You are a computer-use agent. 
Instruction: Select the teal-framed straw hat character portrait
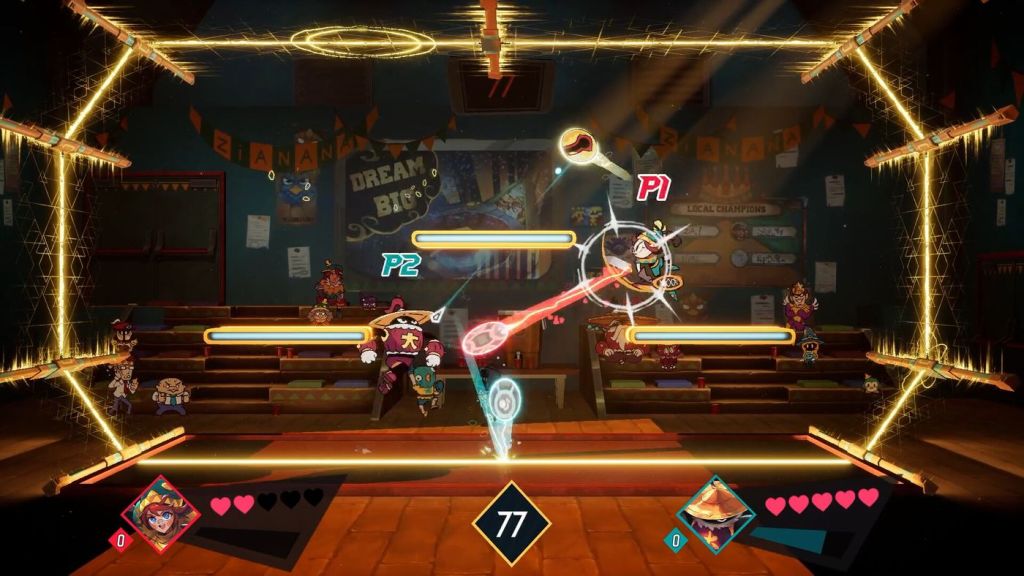pyautogui.click(x=716, y=514)
